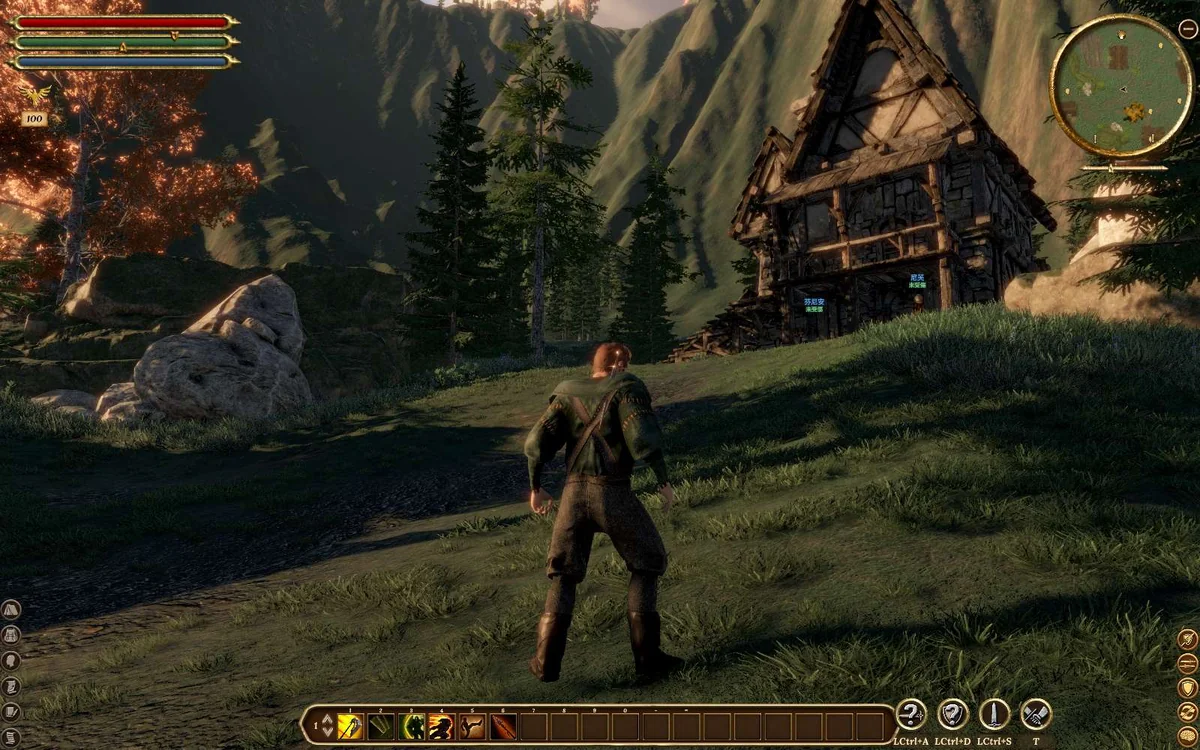Click the circular minimap
The image size is (1200, 750).
tap(1120, 86)
